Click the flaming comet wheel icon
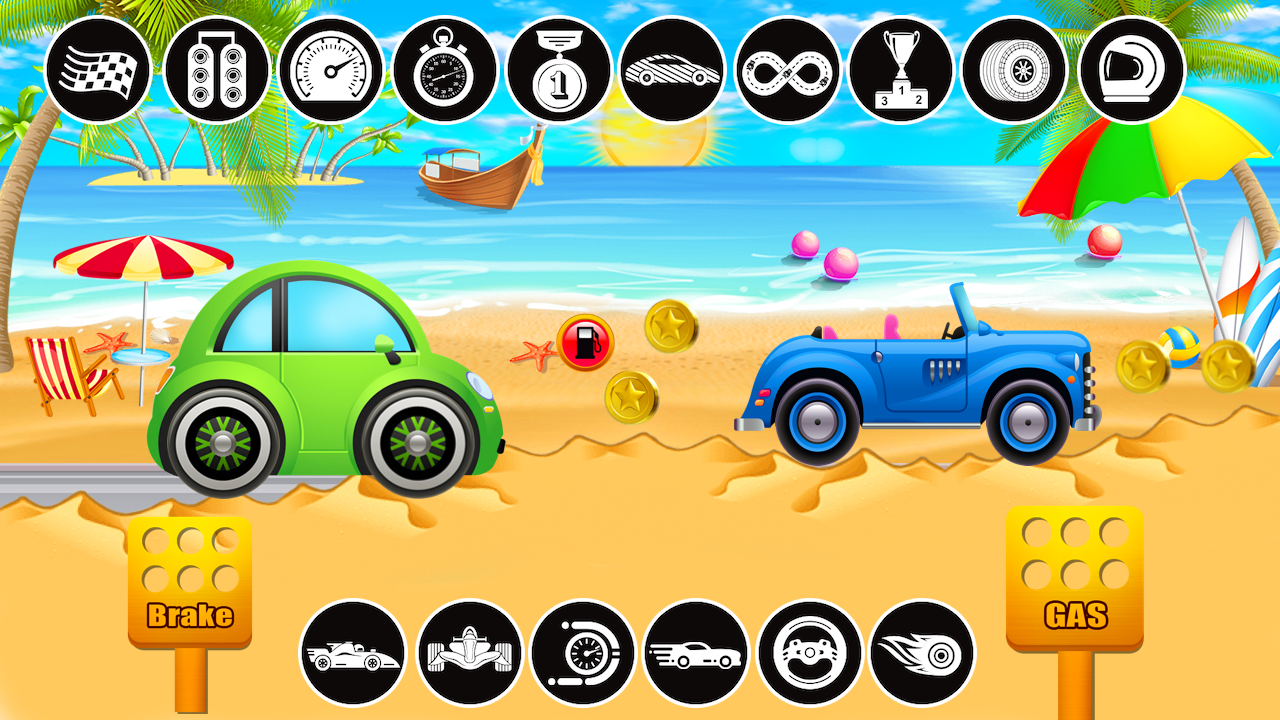This screenshot has height=720, width=1280. click(x=923, y=653)
